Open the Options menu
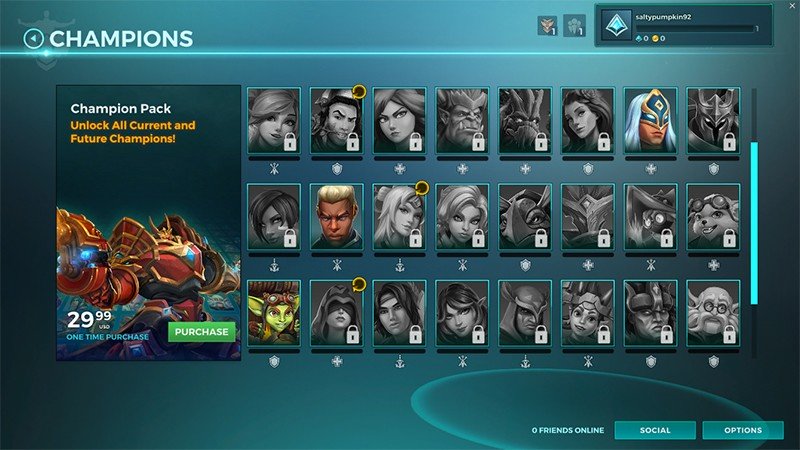 point(742,430)
